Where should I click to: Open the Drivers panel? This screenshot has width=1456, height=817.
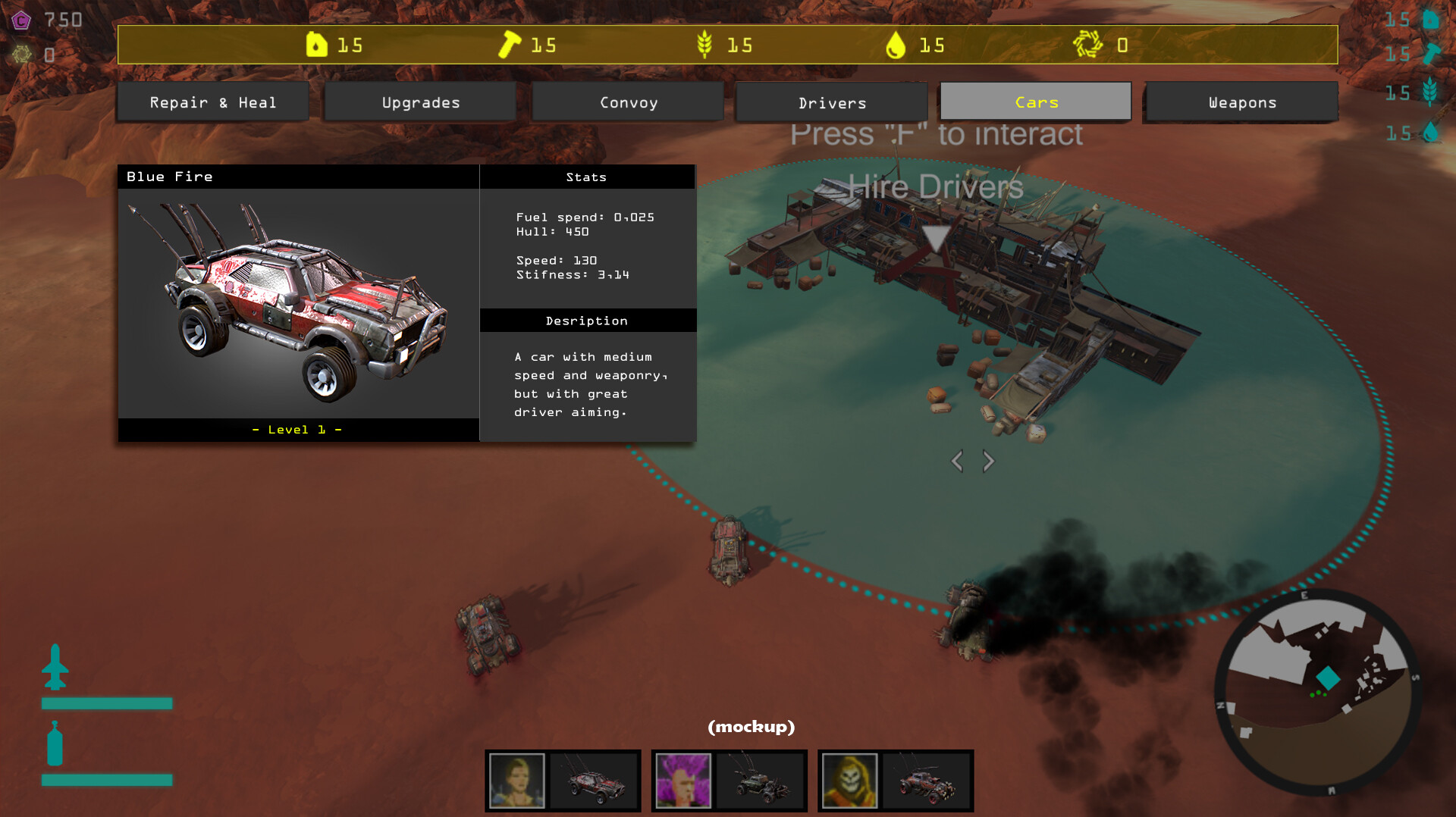click(832, 102)
